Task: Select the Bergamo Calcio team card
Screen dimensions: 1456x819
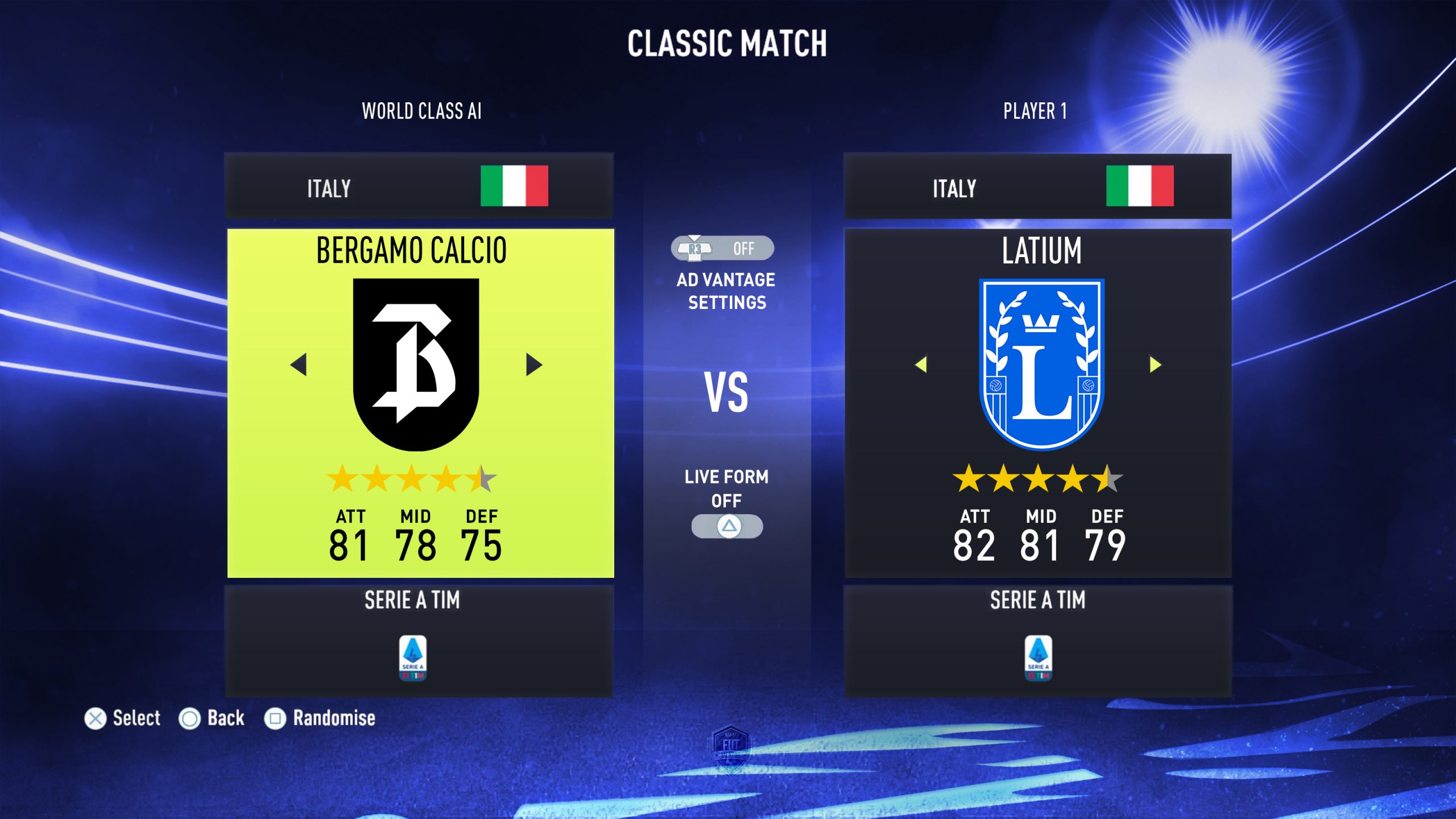Action: (420, 403)
